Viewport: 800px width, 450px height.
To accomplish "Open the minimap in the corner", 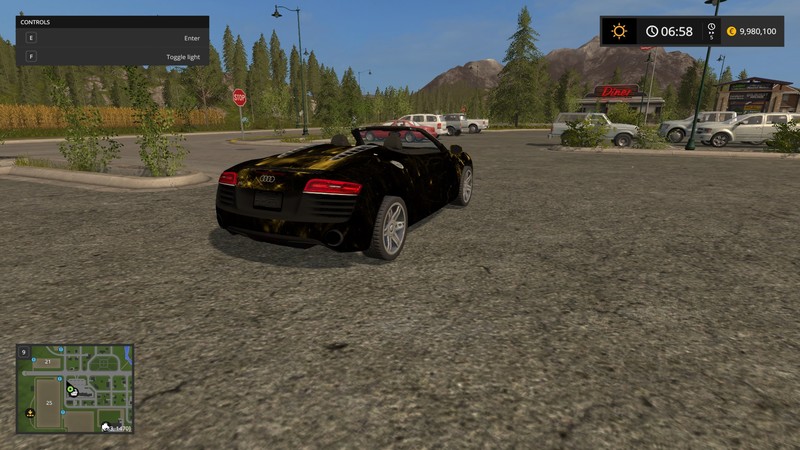I will (x=75, y=389).
